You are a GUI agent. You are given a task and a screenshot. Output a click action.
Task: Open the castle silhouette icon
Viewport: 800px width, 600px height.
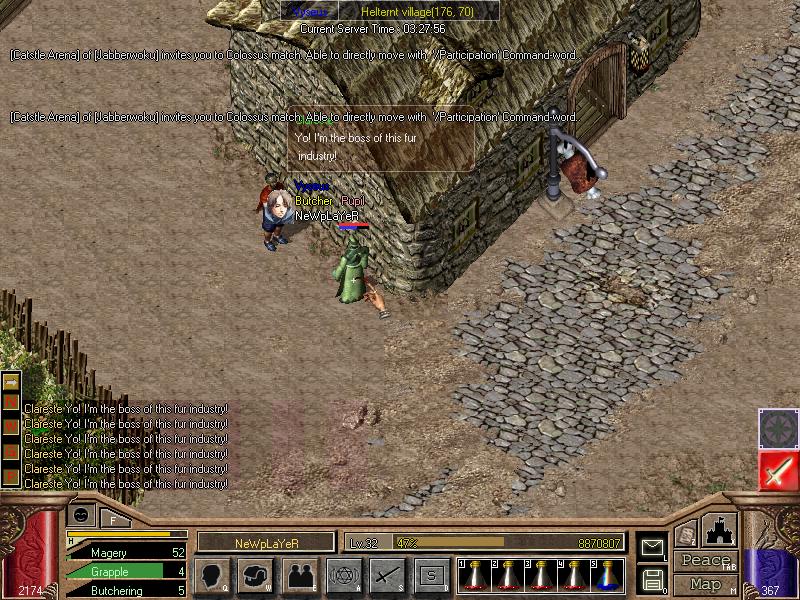(x=720, y=530)
